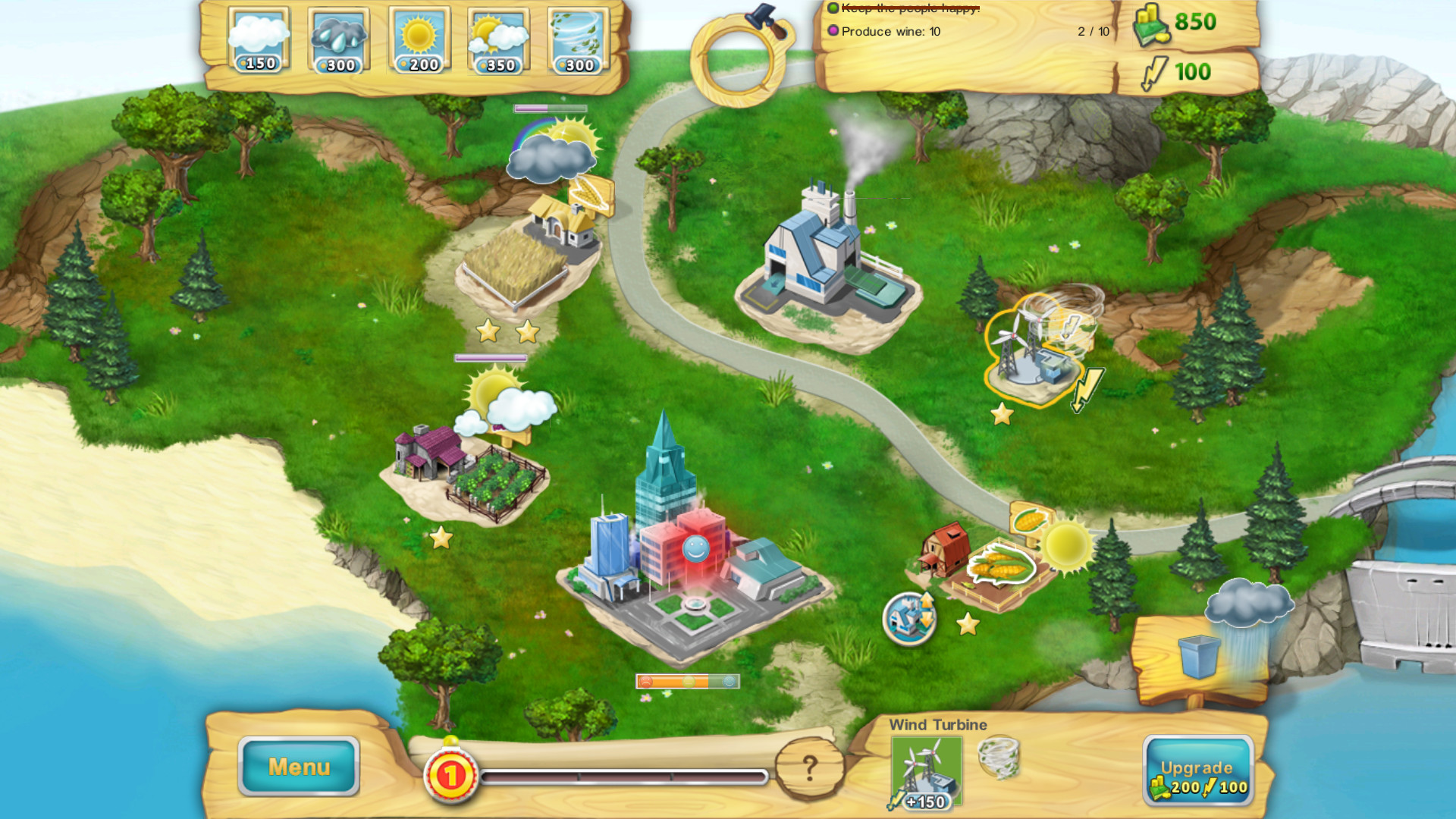Open help via the question mark sign
The width and height of the screenshot is (1456, 819).
click(810, 767)
